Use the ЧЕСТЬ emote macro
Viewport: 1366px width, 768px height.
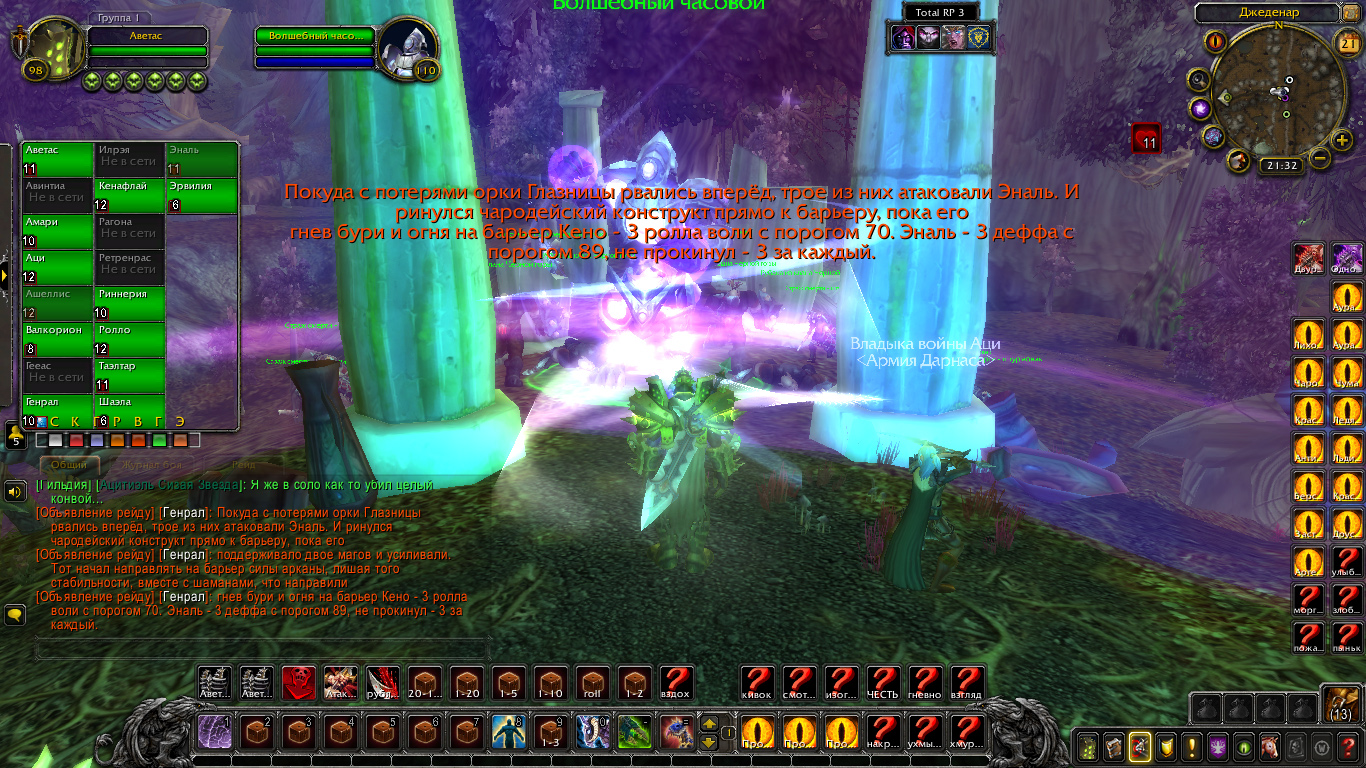point(883,682)
